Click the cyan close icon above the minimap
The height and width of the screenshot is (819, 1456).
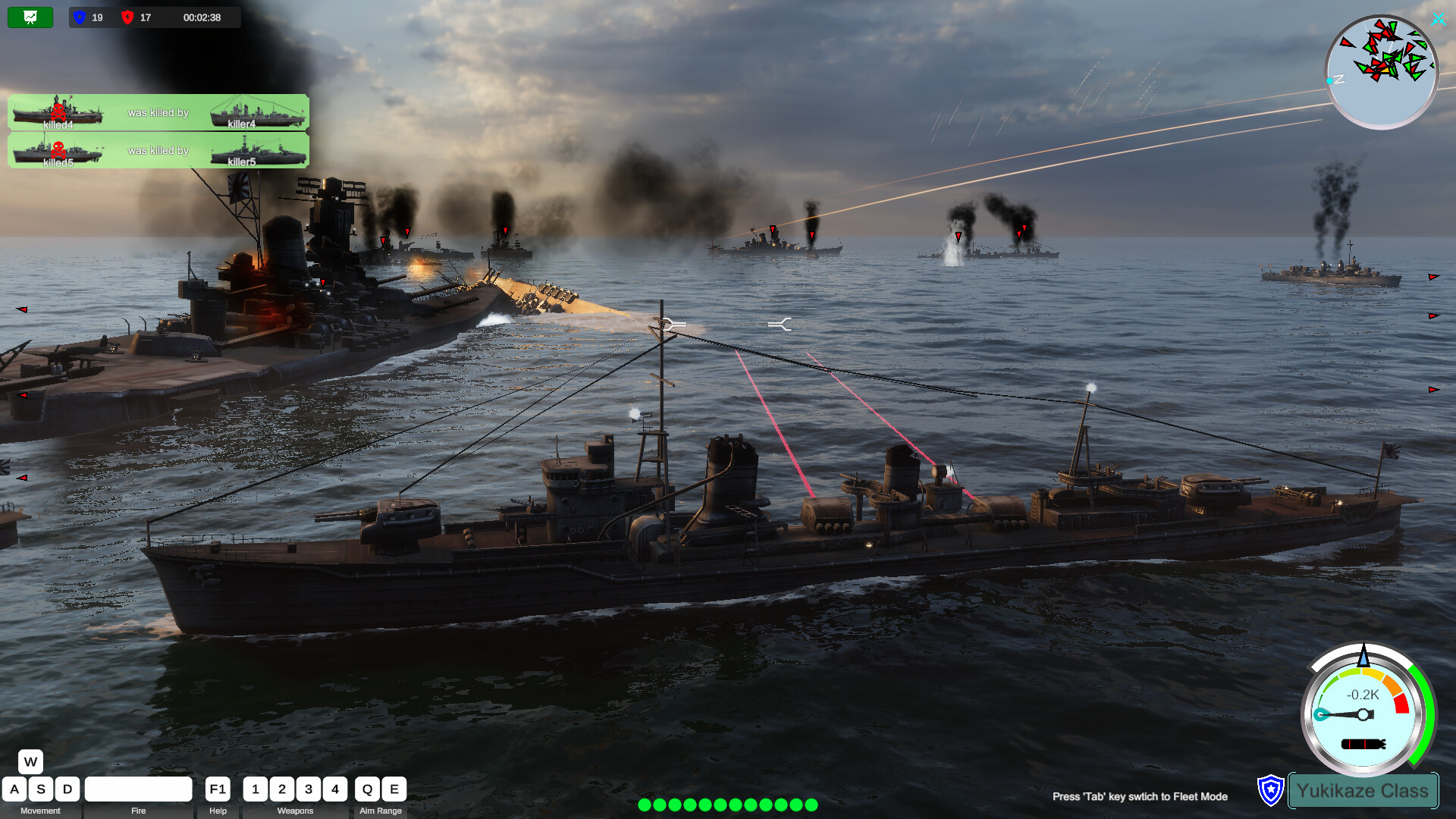coord(1438,20)
